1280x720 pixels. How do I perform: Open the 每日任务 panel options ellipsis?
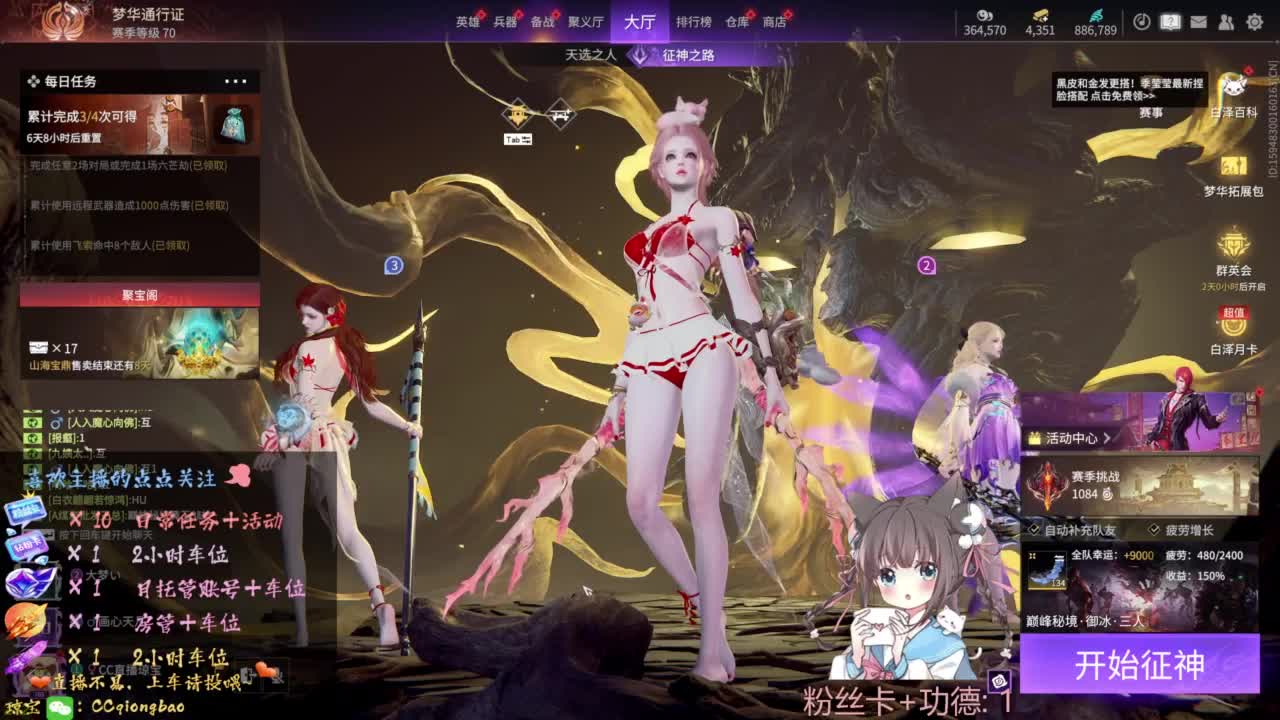coord(238,80)
